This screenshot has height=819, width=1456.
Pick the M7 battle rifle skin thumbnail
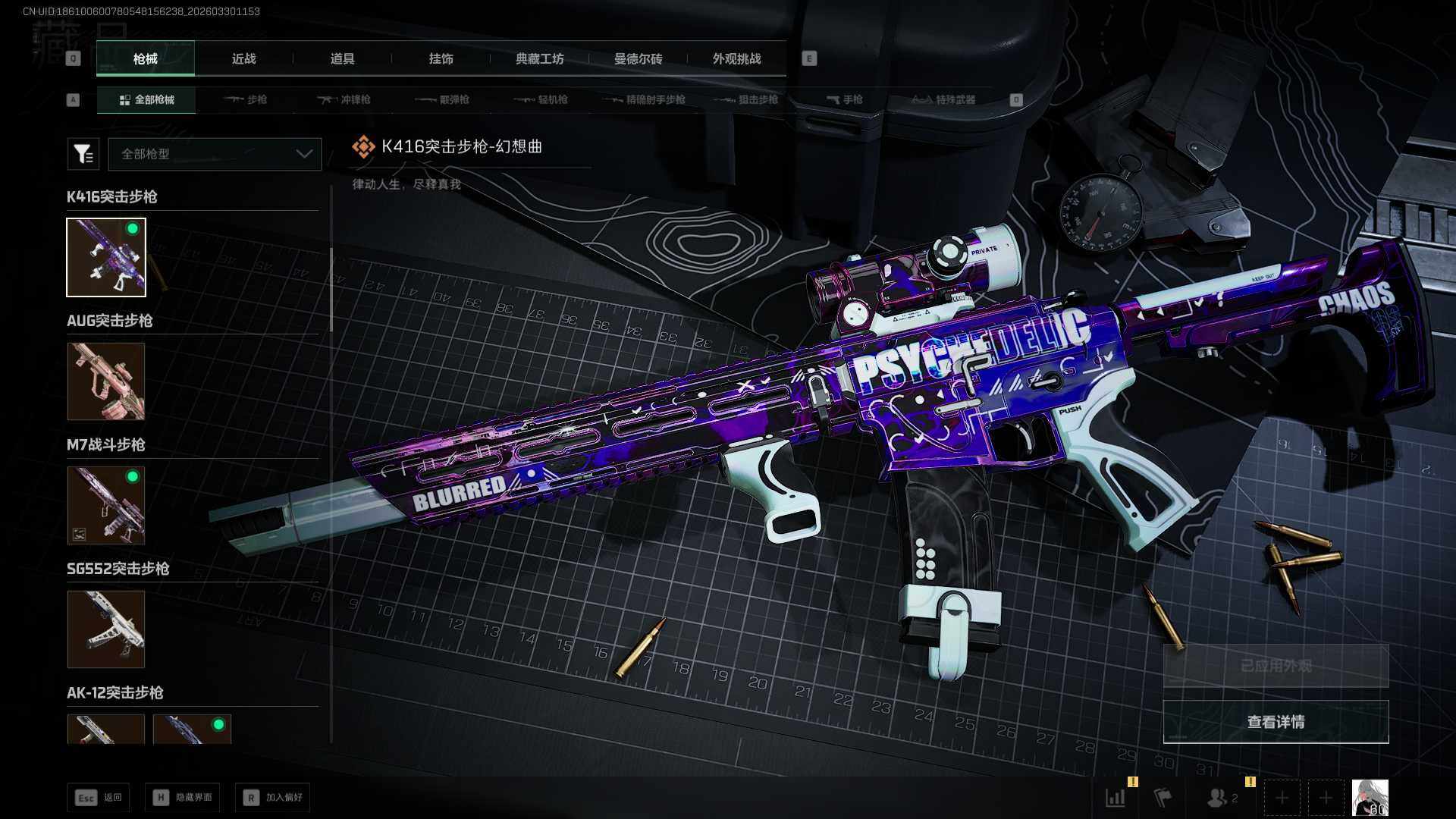[x=106, y=505]
